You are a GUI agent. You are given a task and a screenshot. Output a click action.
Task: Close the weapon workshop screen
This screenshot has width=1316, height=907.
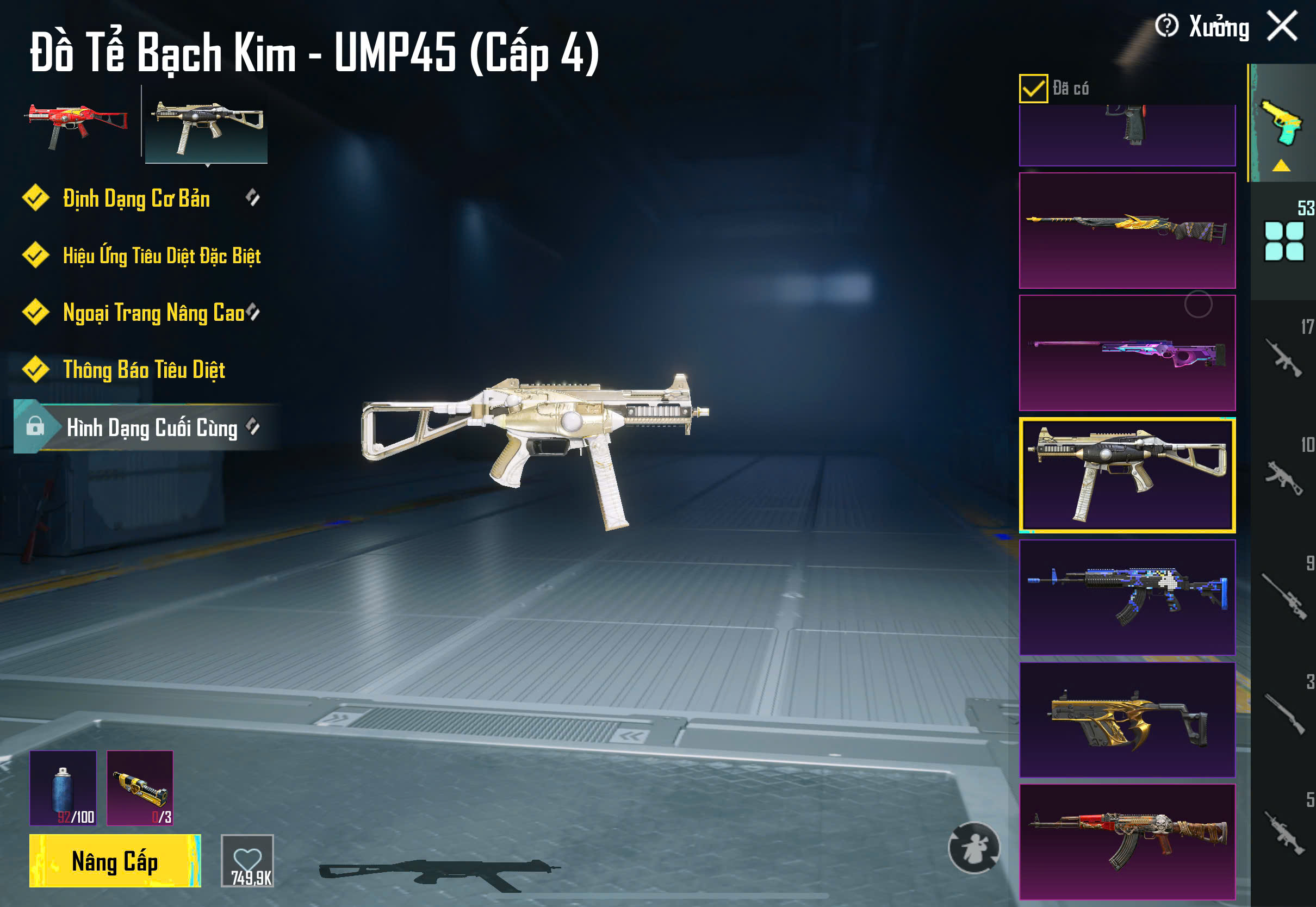1282,26
